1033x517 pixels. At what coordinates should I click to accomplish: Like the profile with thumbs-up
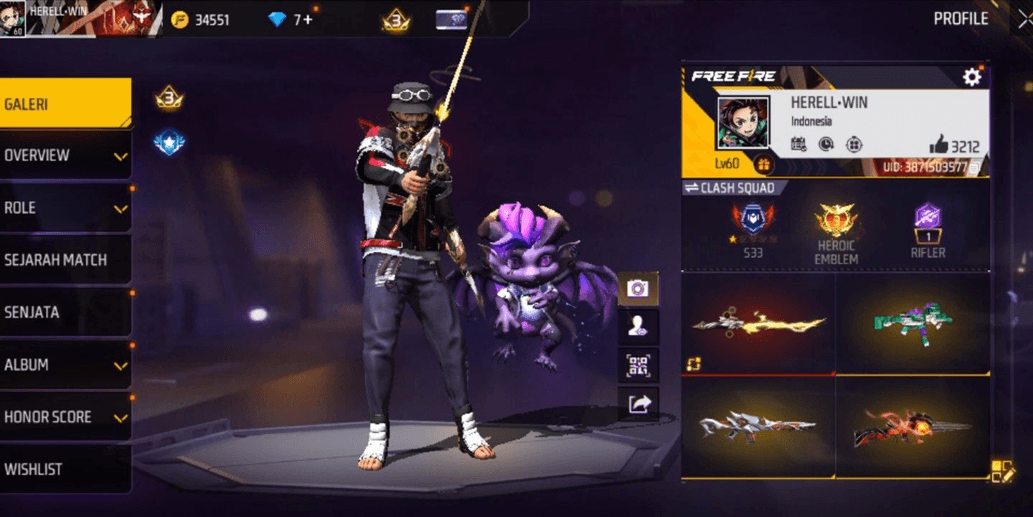(x=938, y=145)
